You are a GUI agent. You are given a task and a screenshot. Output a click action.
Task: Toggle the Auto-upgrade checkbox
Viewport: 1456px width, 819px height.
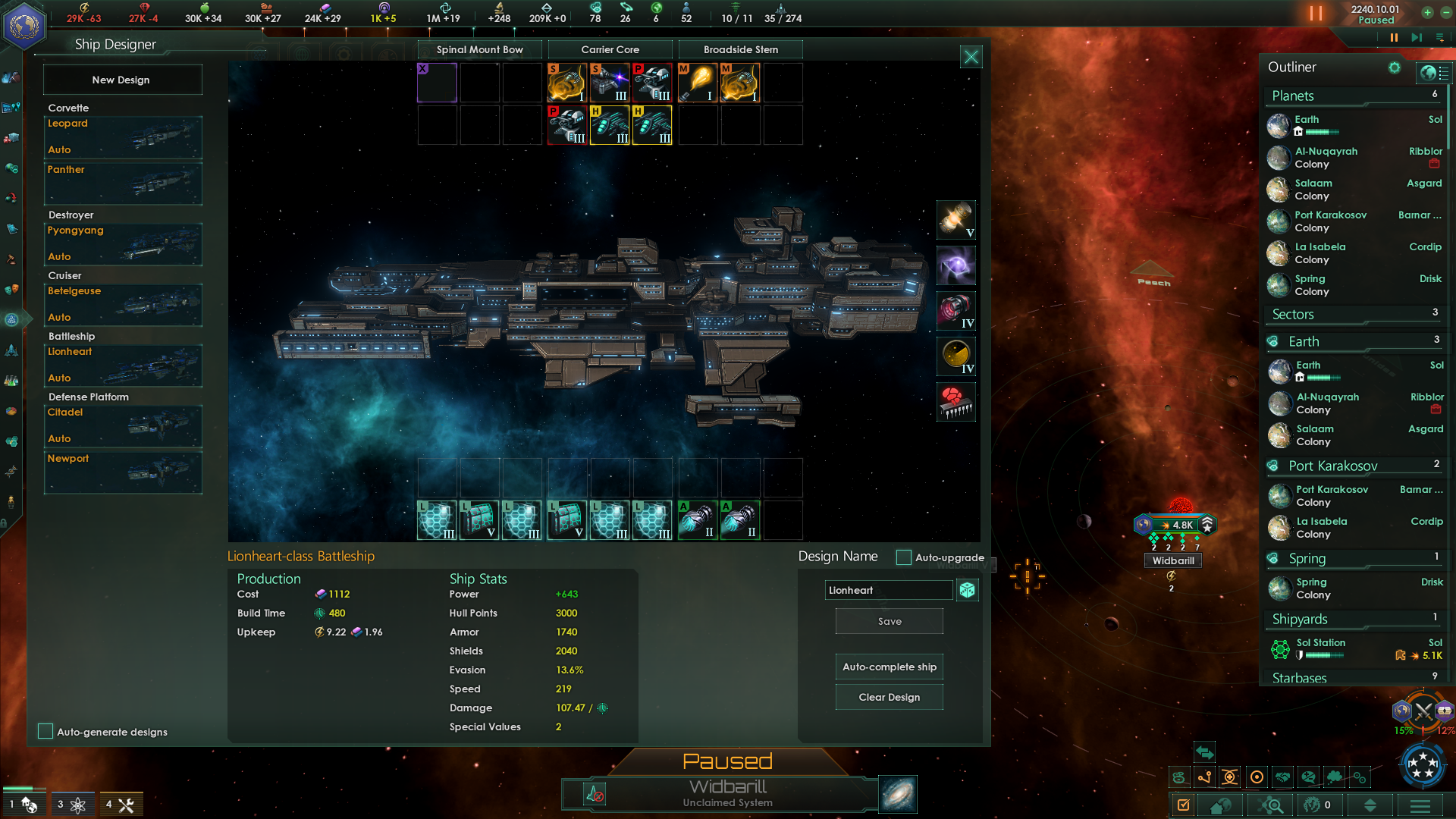click(903, 557)
